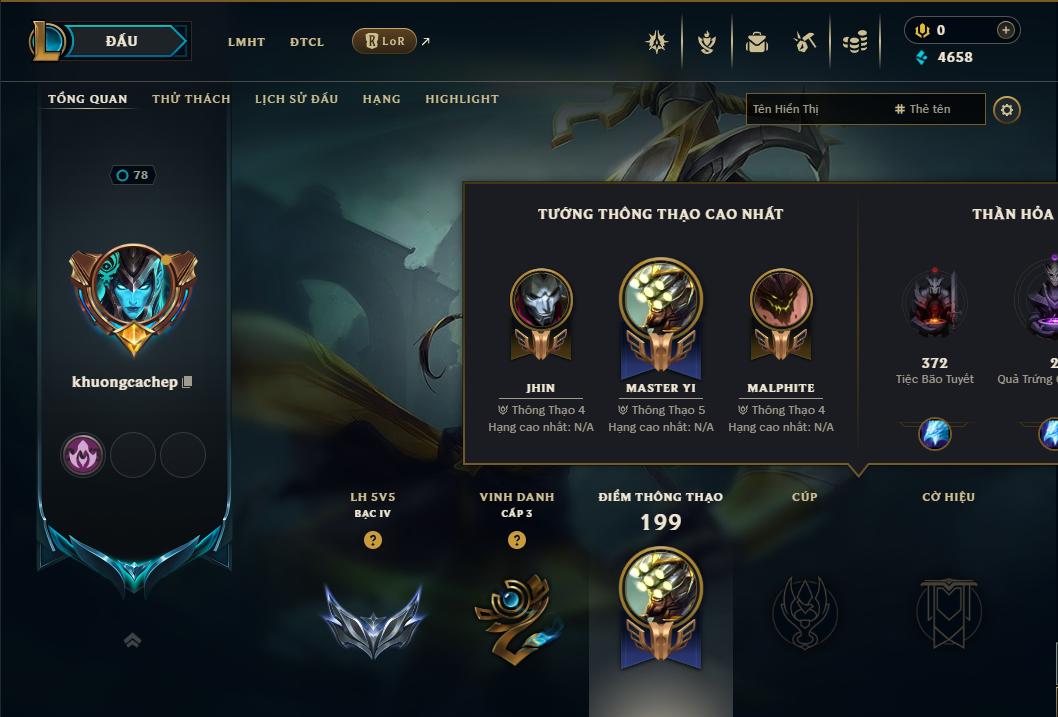Open the loot coins stack icon
The image size is (1058, 717).
pyautogui.click(x=854, y=42)
